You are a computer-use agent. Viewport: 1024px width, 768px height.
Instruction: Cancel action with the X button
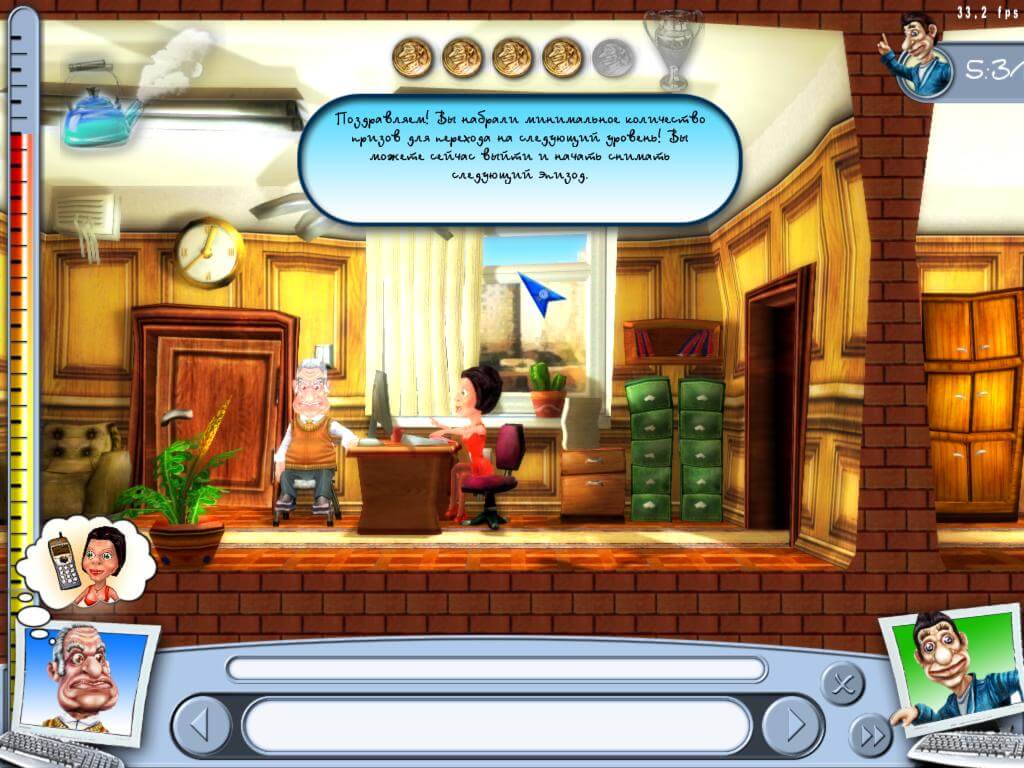[x=842, y=684]
